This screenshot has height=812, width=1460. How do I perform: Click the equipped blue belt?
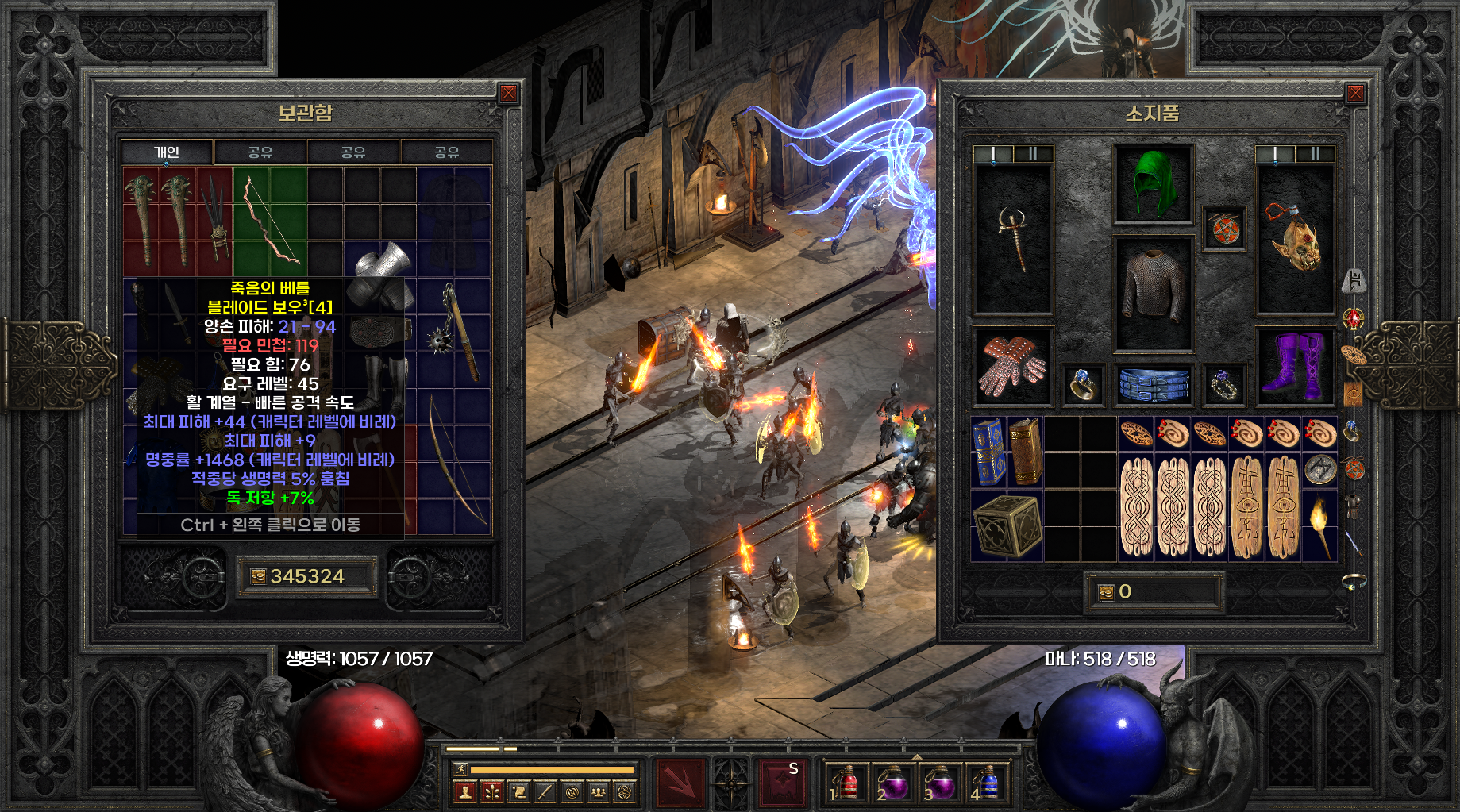point(1153,384)
